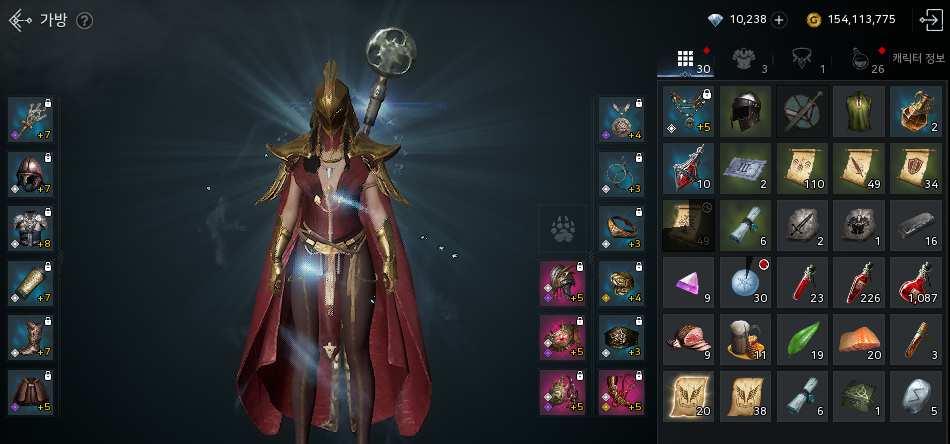Switch to the armor equipment tab
The image size is (950, 444).
[743, 59]
